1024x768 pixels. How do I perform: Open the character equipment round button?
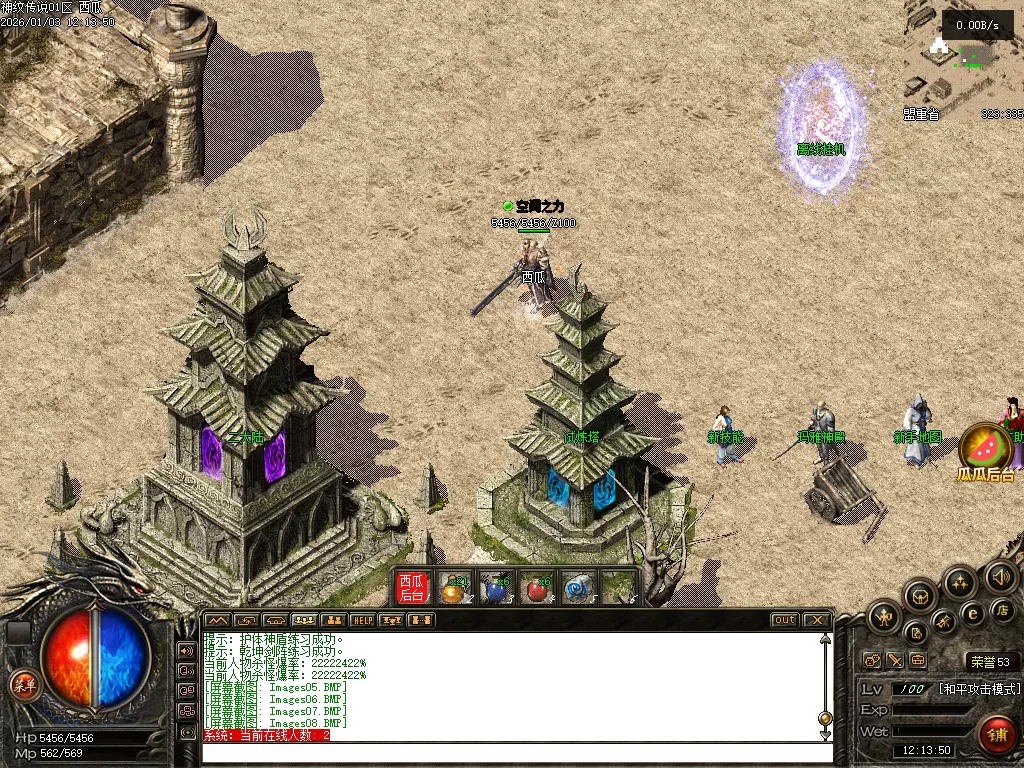[885, 617]
